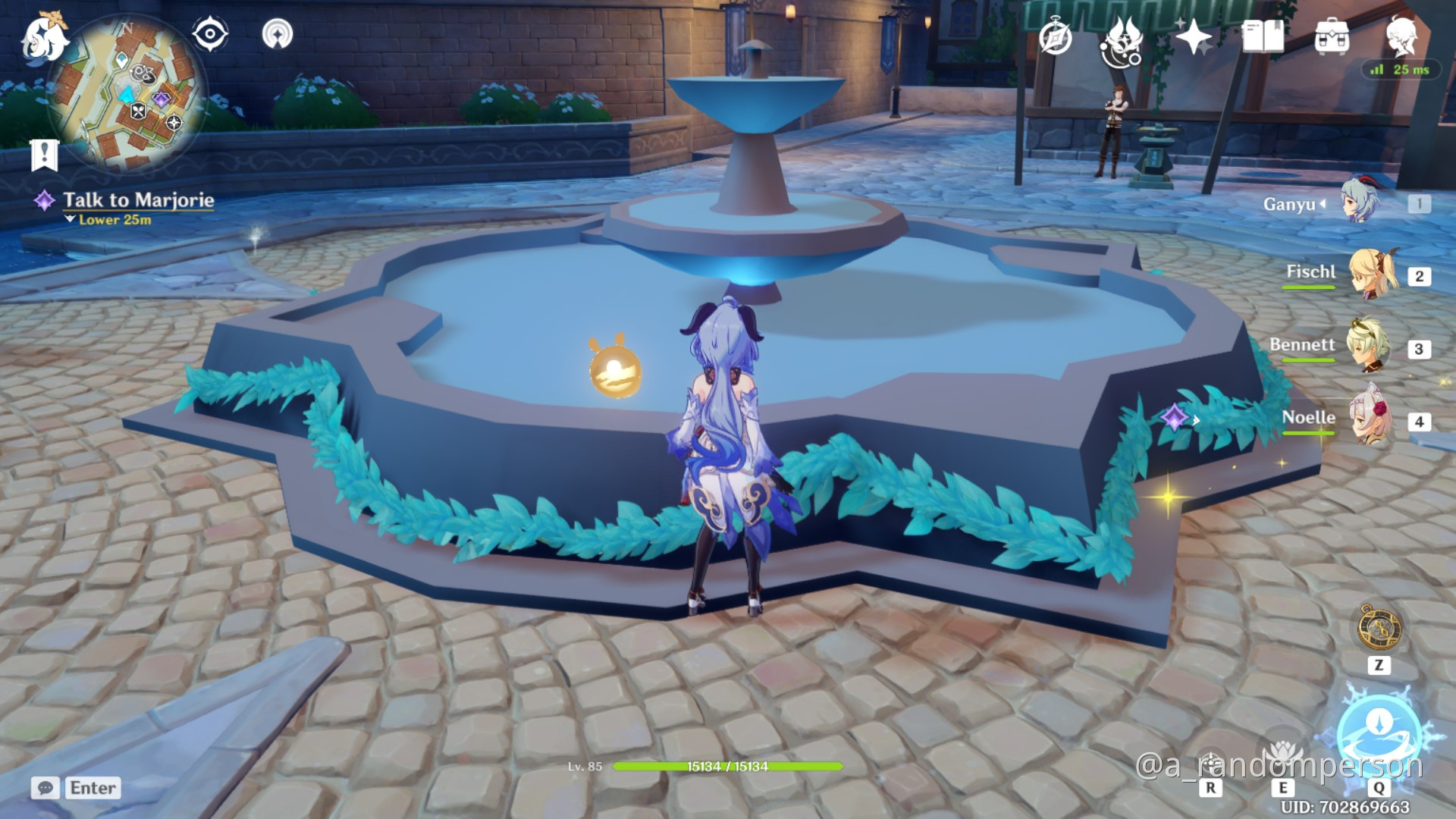This screenshot has height=819, width=1456.
Task: Open the chat bubble icon
Action: (47, 789)
